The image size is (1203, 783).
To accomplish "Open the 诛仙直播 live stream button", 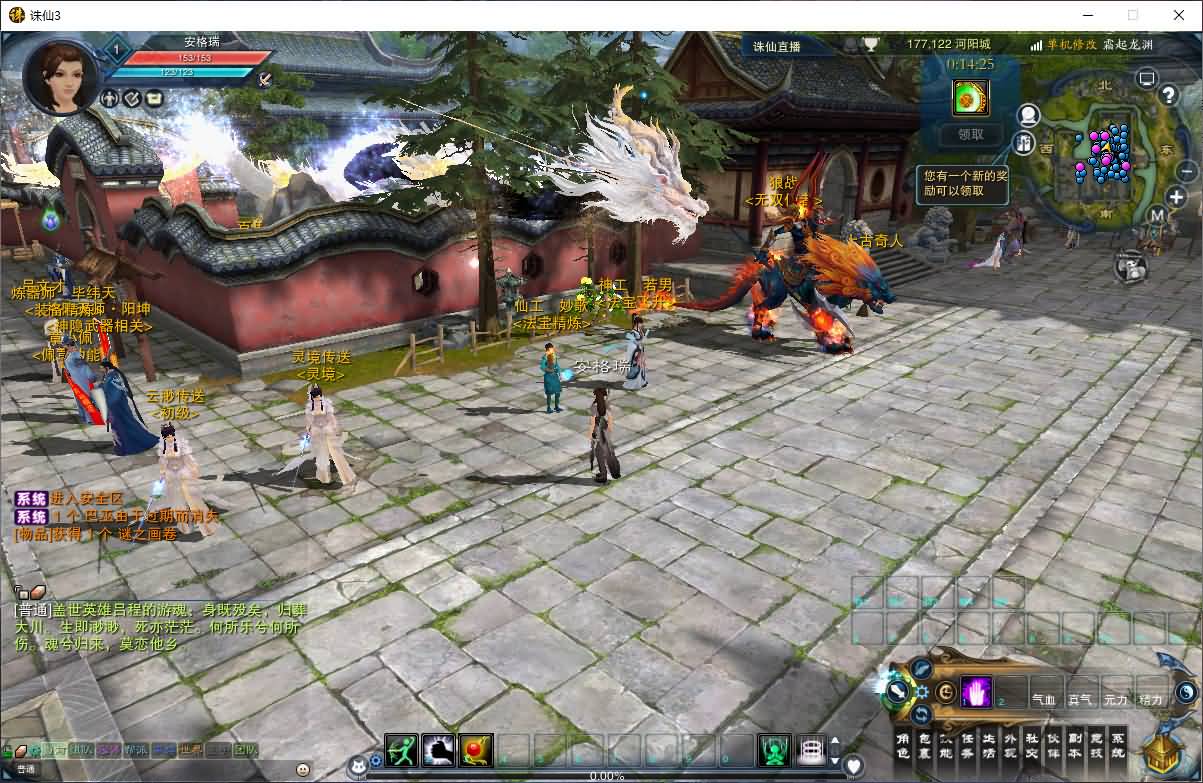I will [777, 46].
